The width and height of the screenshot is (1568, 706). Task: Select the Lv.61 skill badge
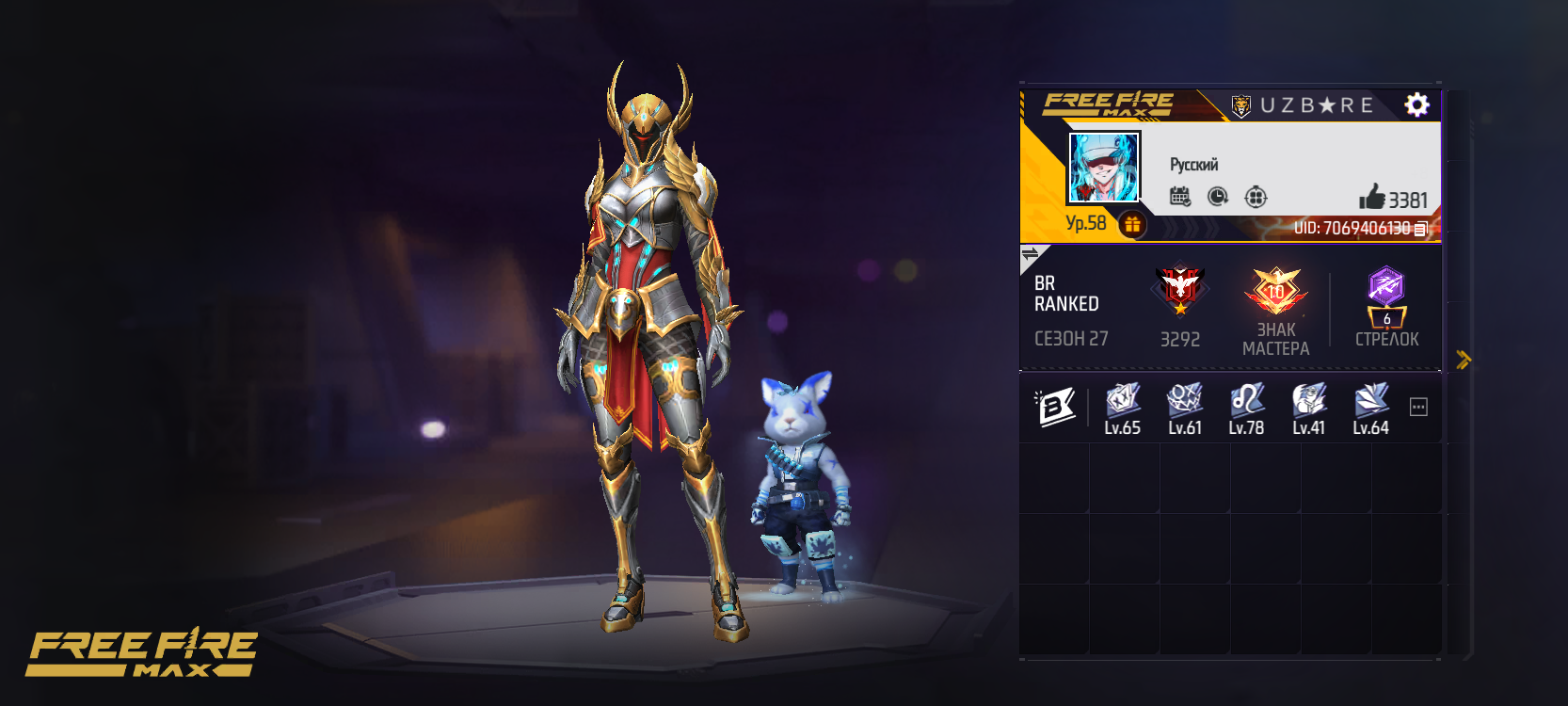[1185, 401]
